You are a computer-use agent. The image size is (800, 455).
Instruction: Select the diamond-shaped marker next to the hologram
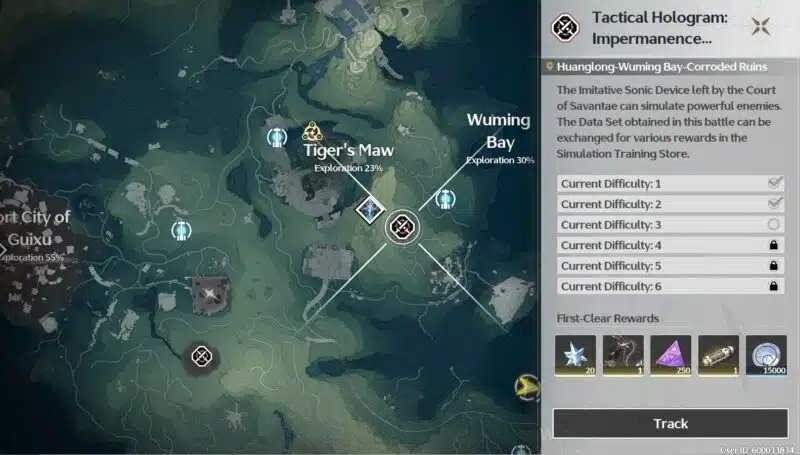point(371,210)
